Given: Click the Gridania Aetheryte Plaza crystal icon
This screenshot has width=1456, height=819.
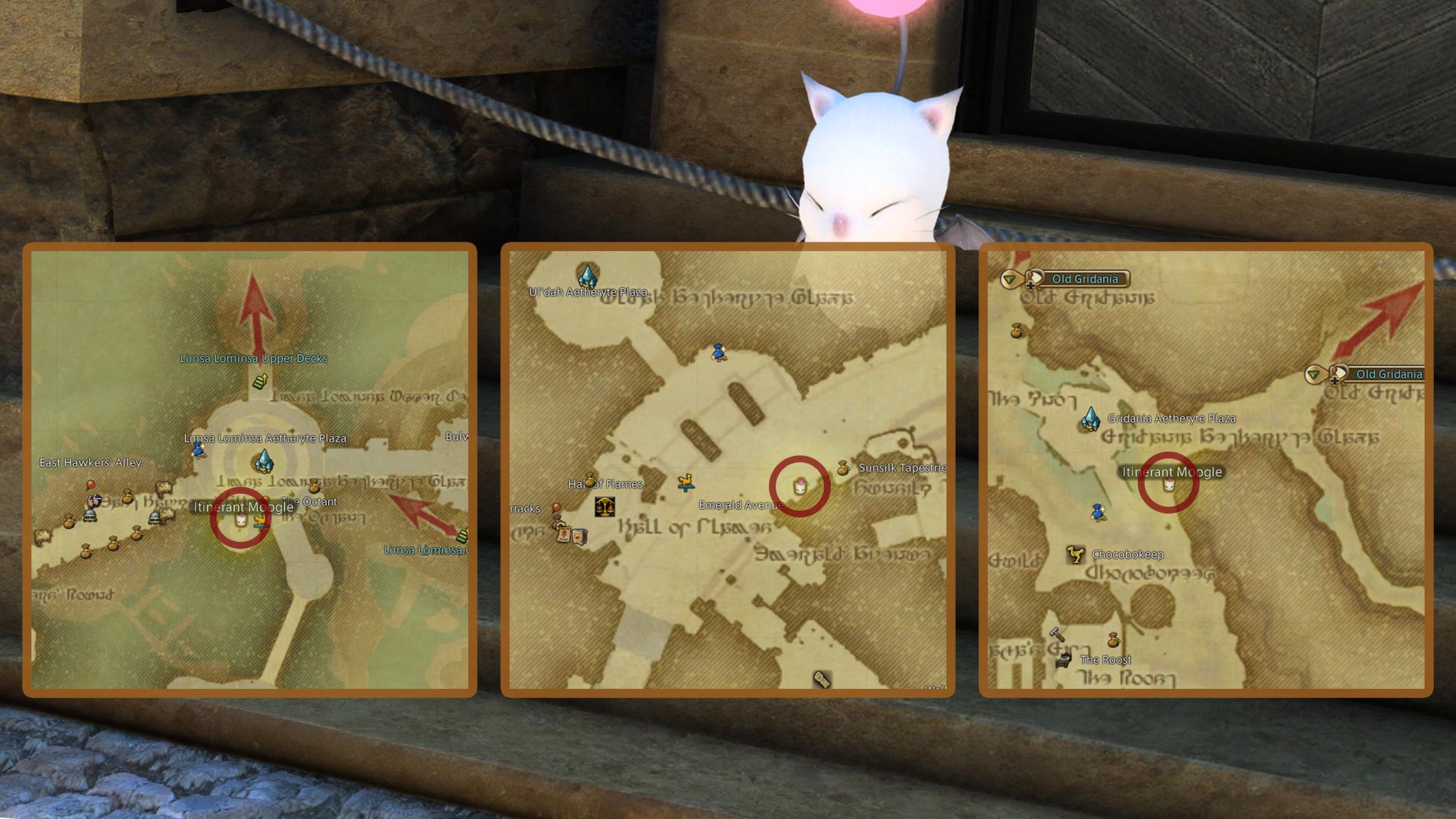Looking at the screenshot, I should click(1090, 420).
